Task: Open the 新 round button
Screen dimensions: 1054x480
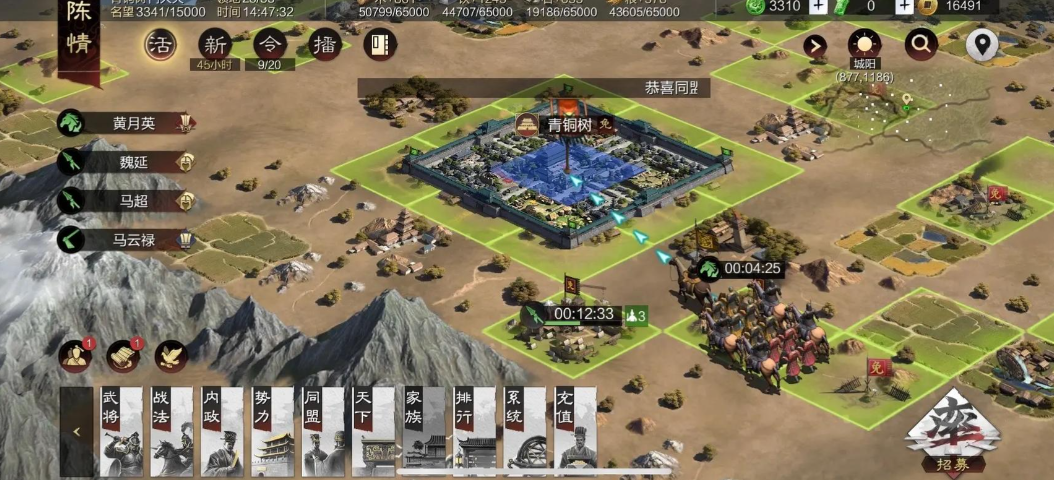Action: tap(214, 45)
